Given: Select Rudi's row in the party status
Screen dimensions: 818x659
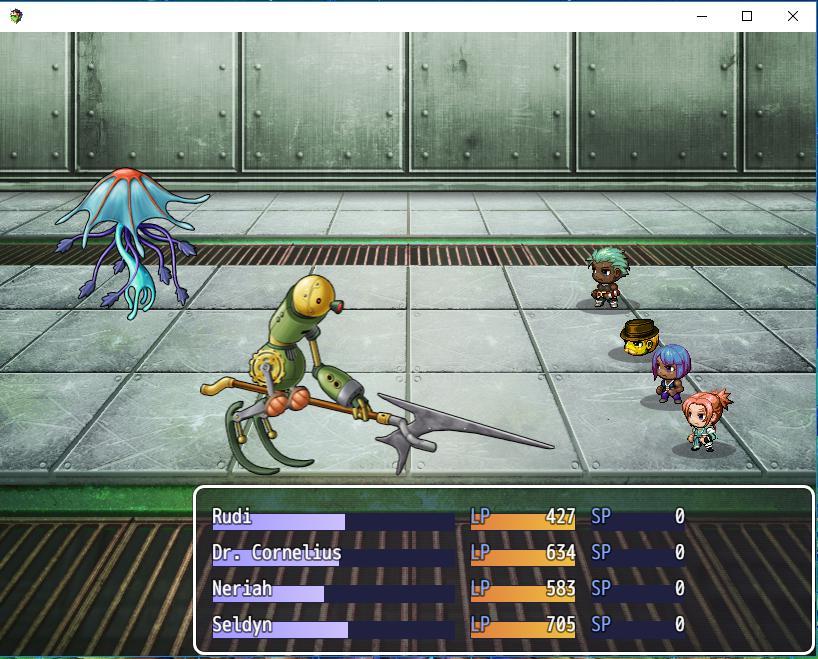Looking at the screenshot, I should [450, 517].
